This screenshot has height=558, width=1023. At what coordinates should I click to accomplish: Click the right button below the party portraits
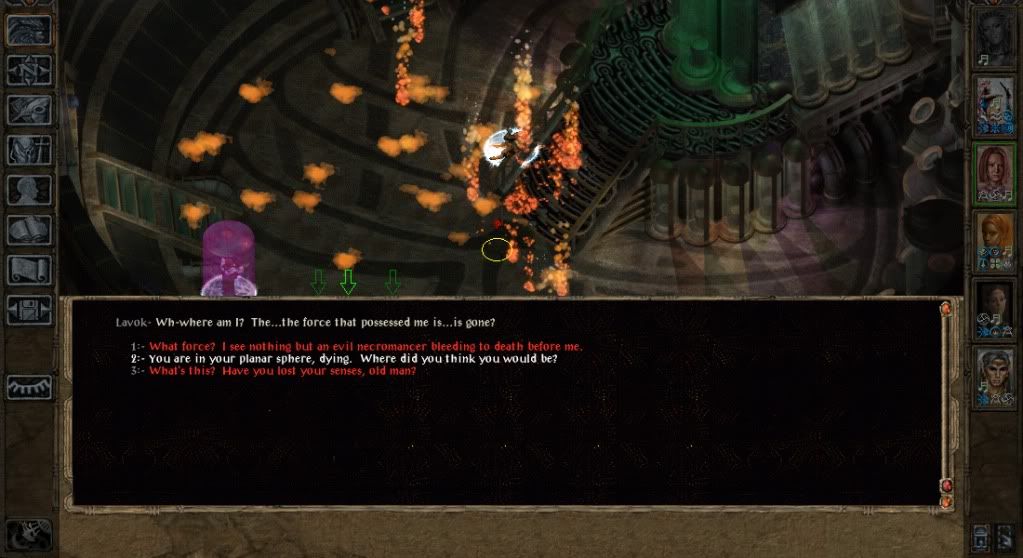[x=1005, y=535]
